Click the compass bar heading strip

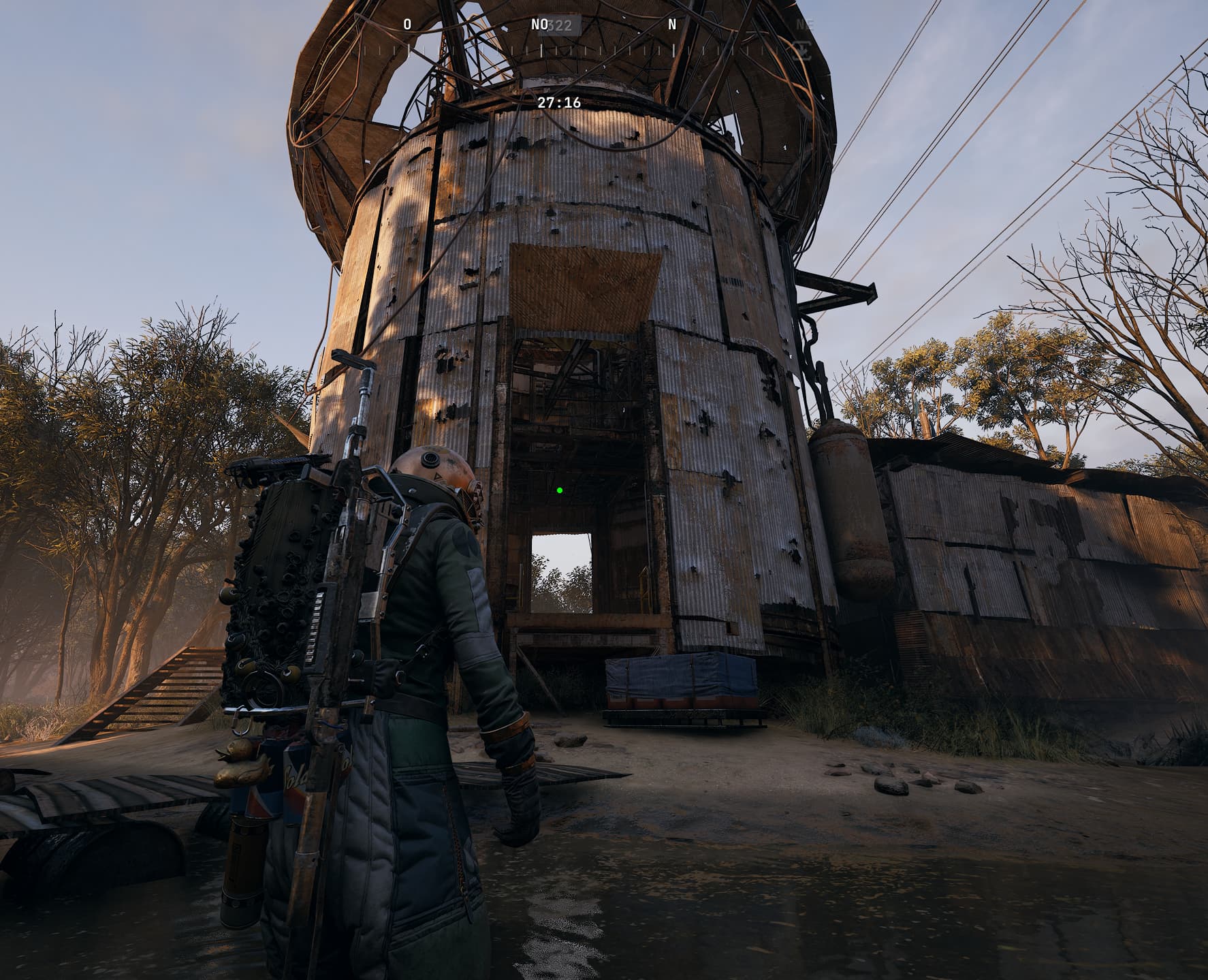[x=558, y=50]
